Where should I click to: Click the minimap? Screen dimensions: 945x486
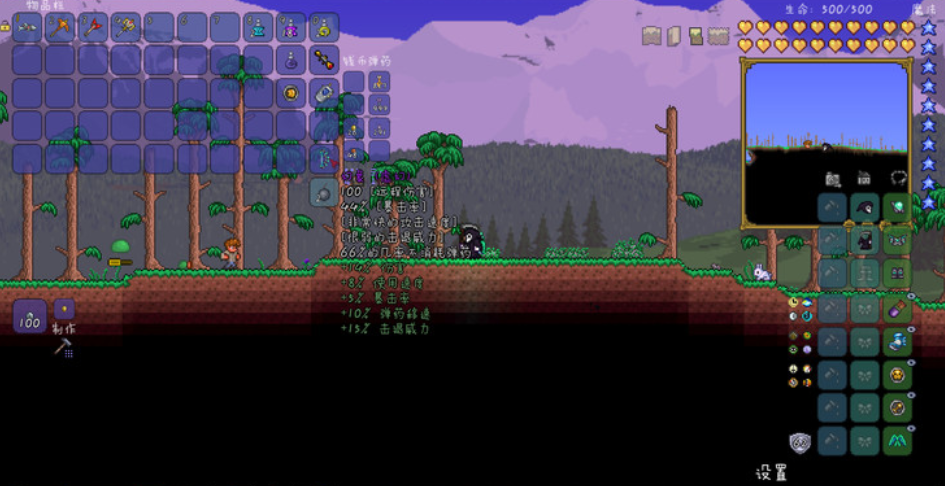826,142
